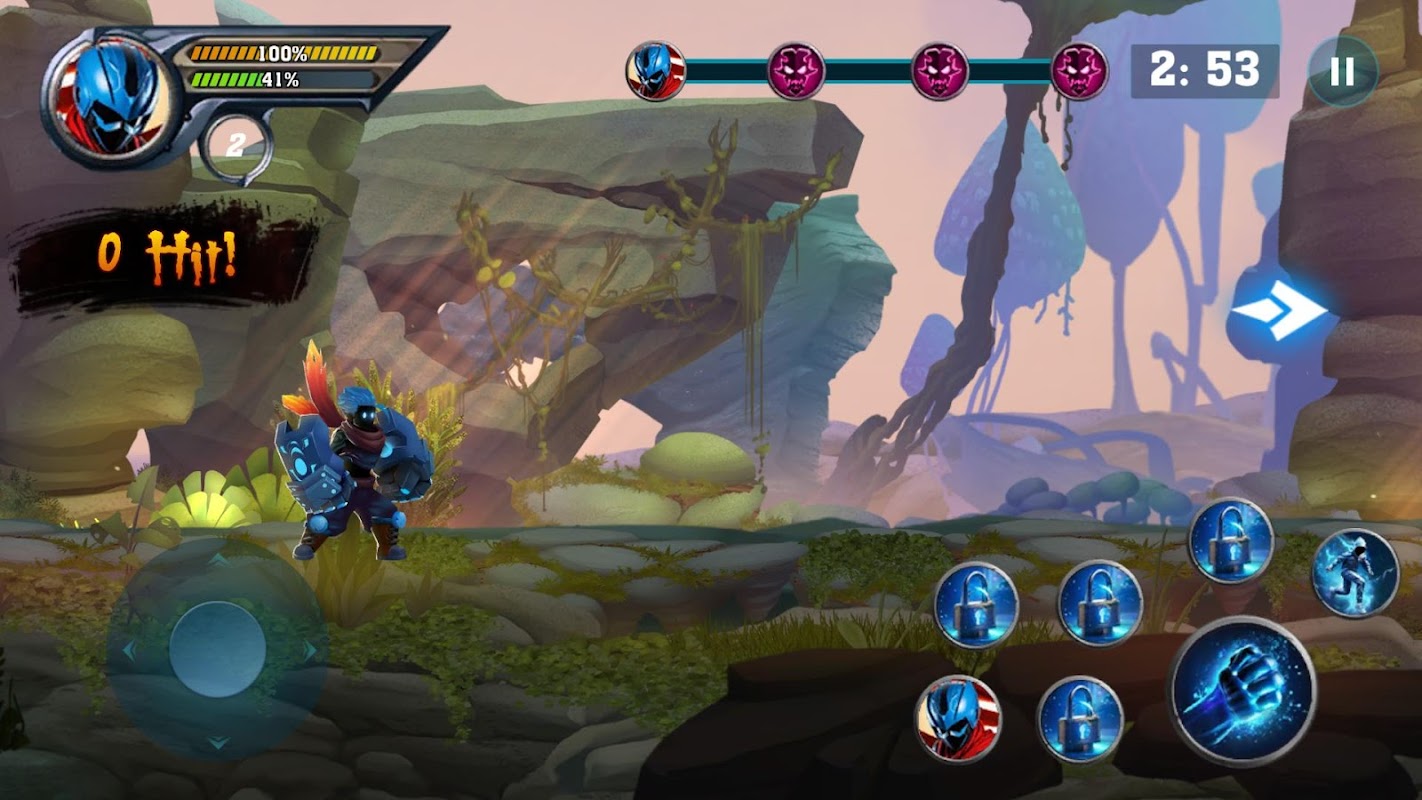The image size is (1422, 800).
Task: Tap the masked hero swap button
Action: pyautogui.click(x=958, y=719)
